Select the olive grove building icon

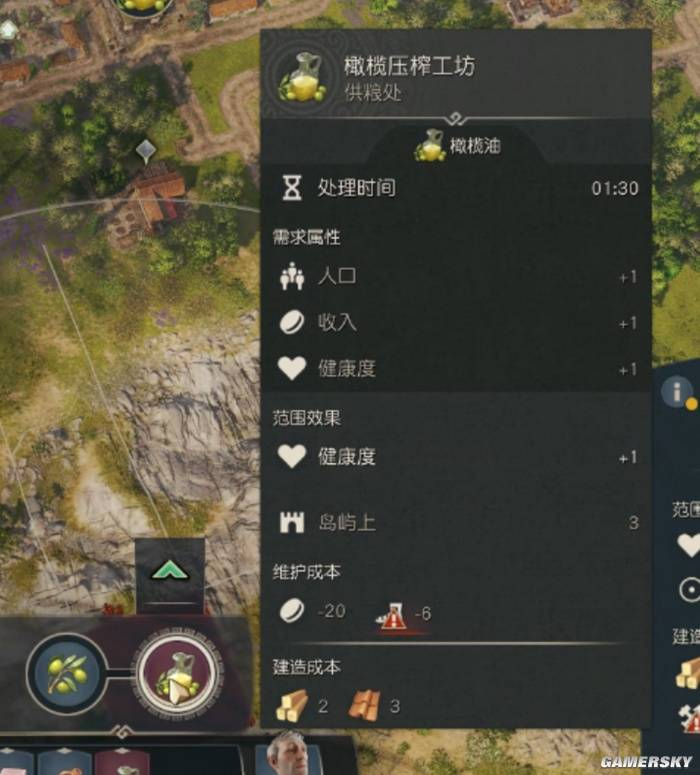coord(66,668)
